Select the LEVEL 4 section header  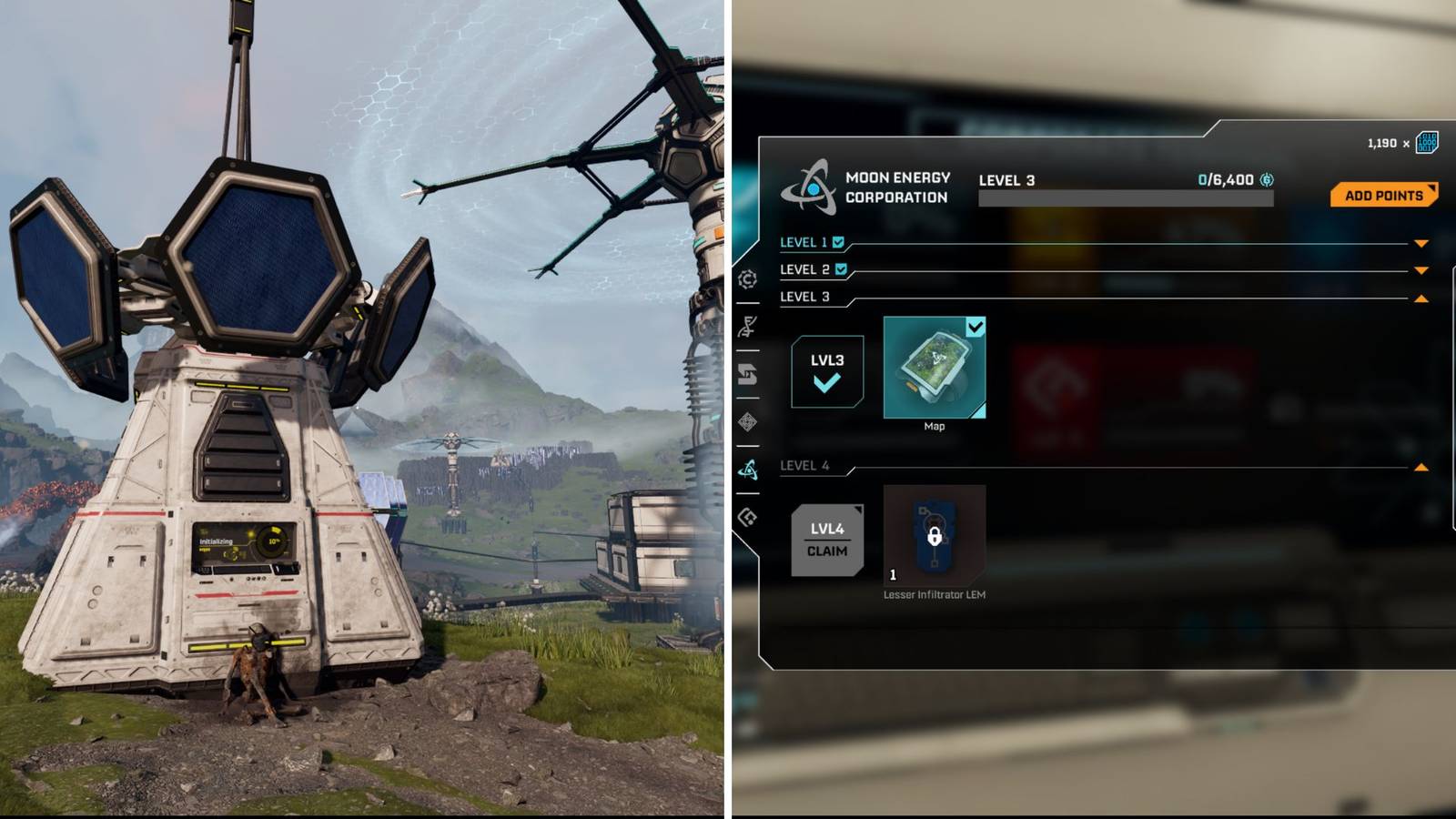pyautogui.click(x=804, y=465)
